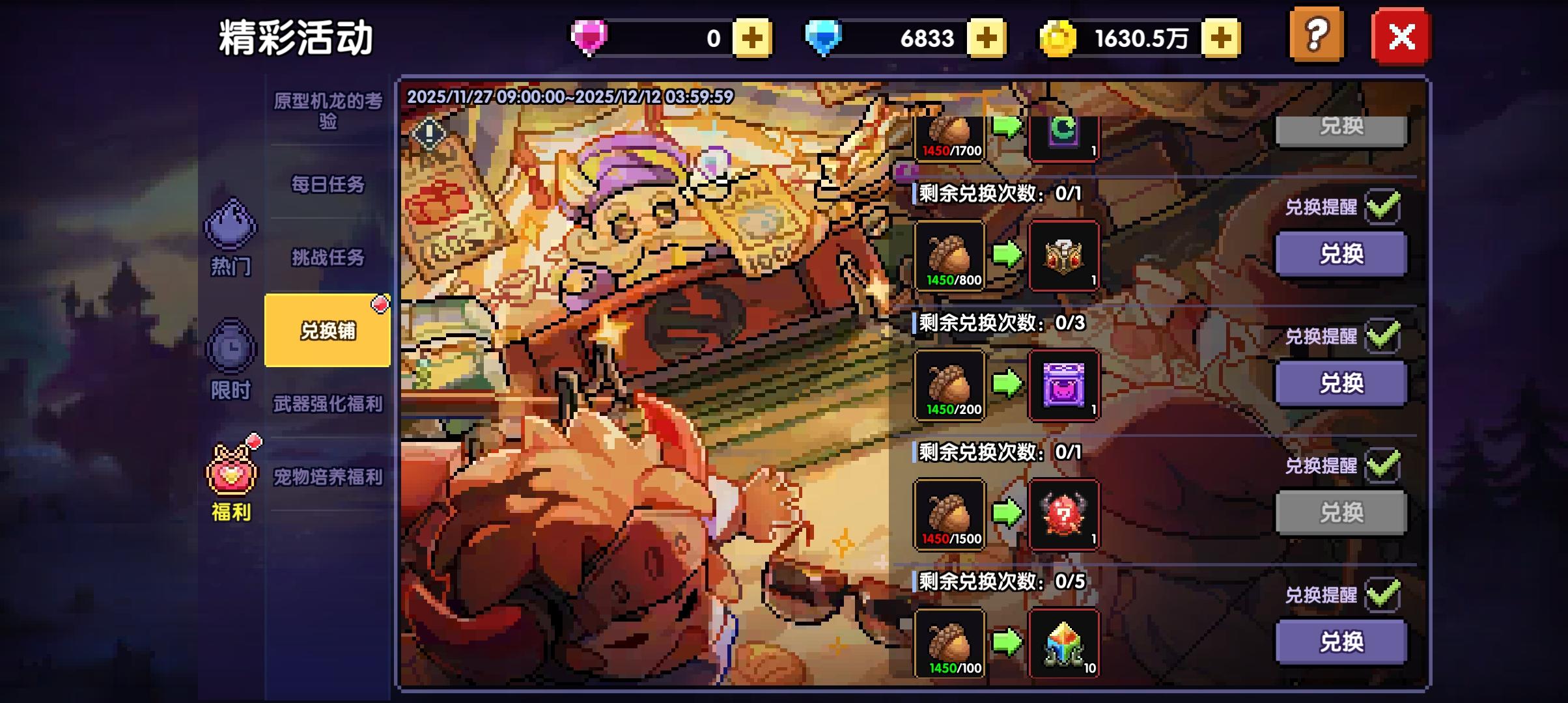Screen dimensions: 1568x703
Task: Click the golden emblem reward icon
Action: coord(1064,255)
